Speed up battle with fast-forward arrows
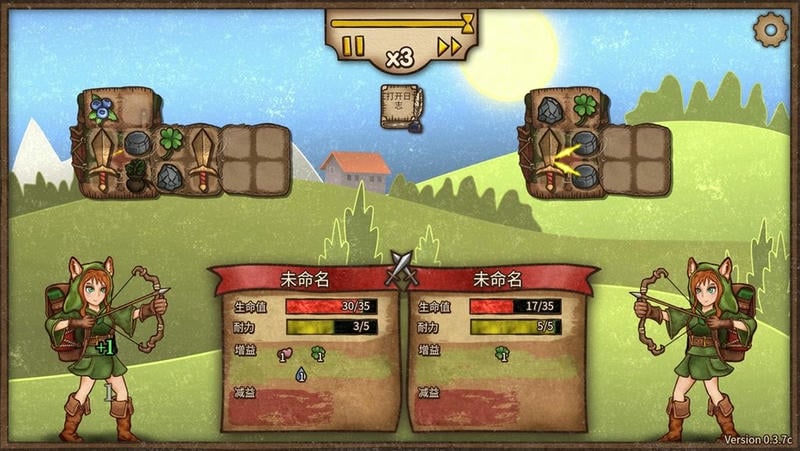Viewport: 800px width, 451px height. click(x=450, y=46)
